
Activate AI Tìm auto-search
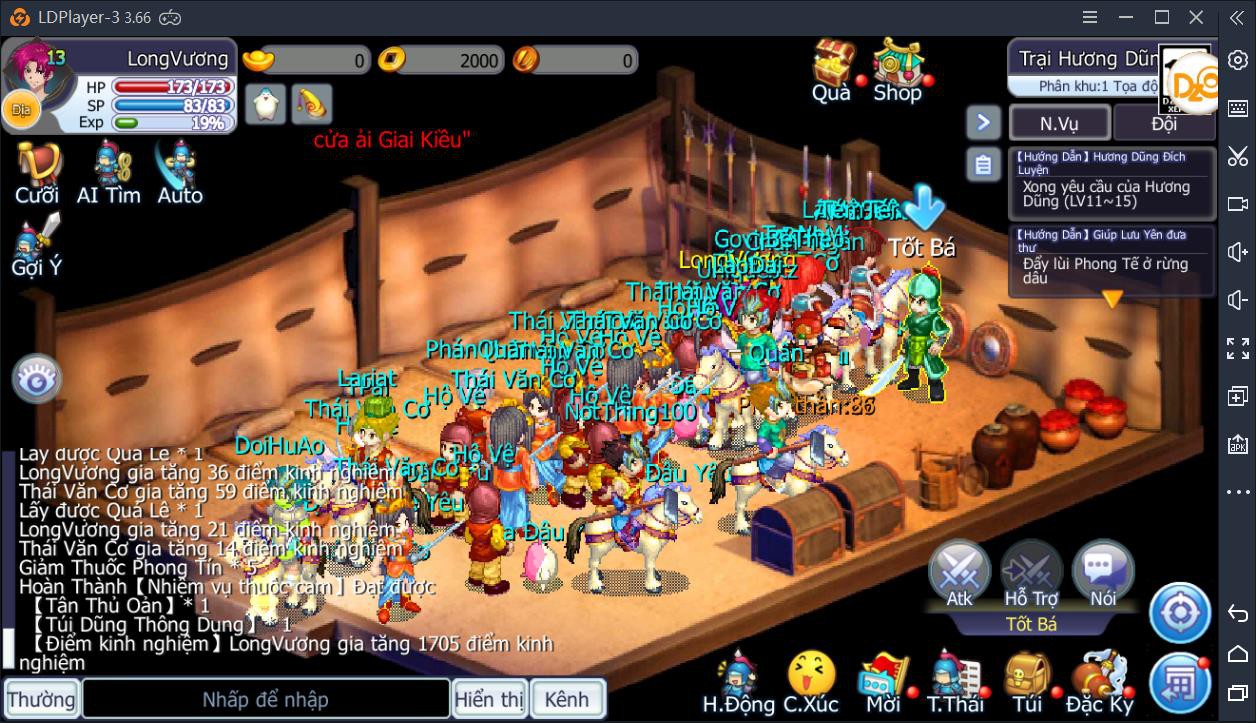click(108, 172)
